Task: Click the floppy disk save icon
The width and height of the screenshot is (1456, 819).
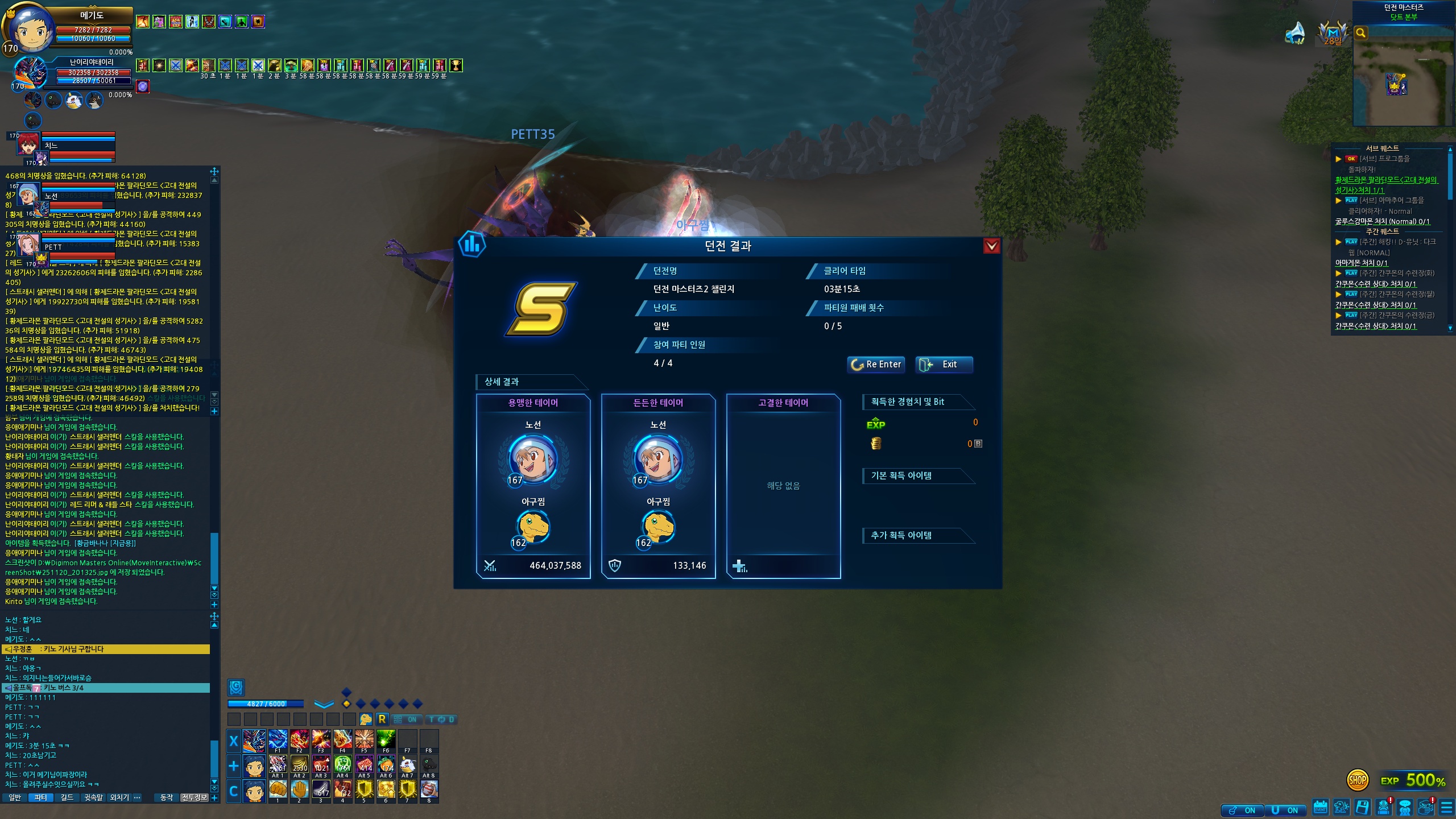Action: click(x=1362, y=807)
